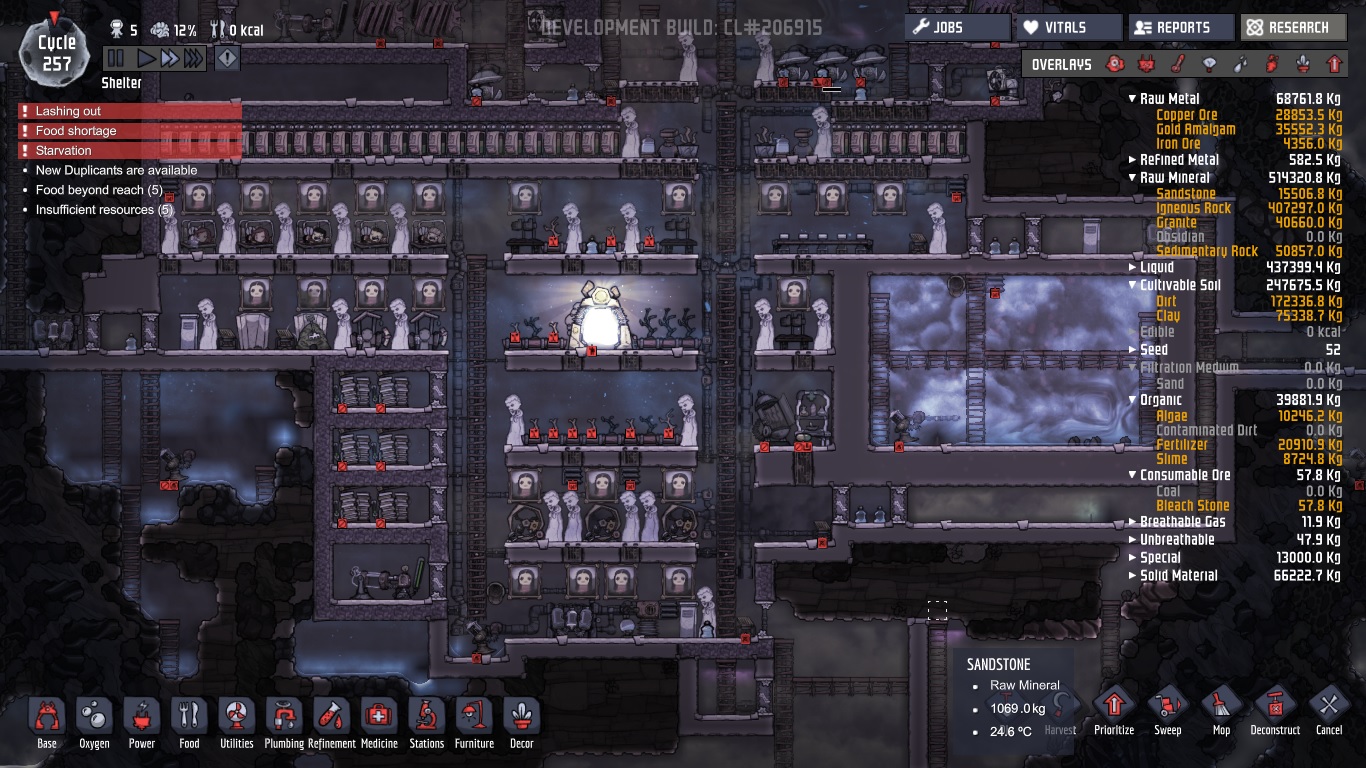
Task: Enable the power battery overlay
Action: (1146, 65)
